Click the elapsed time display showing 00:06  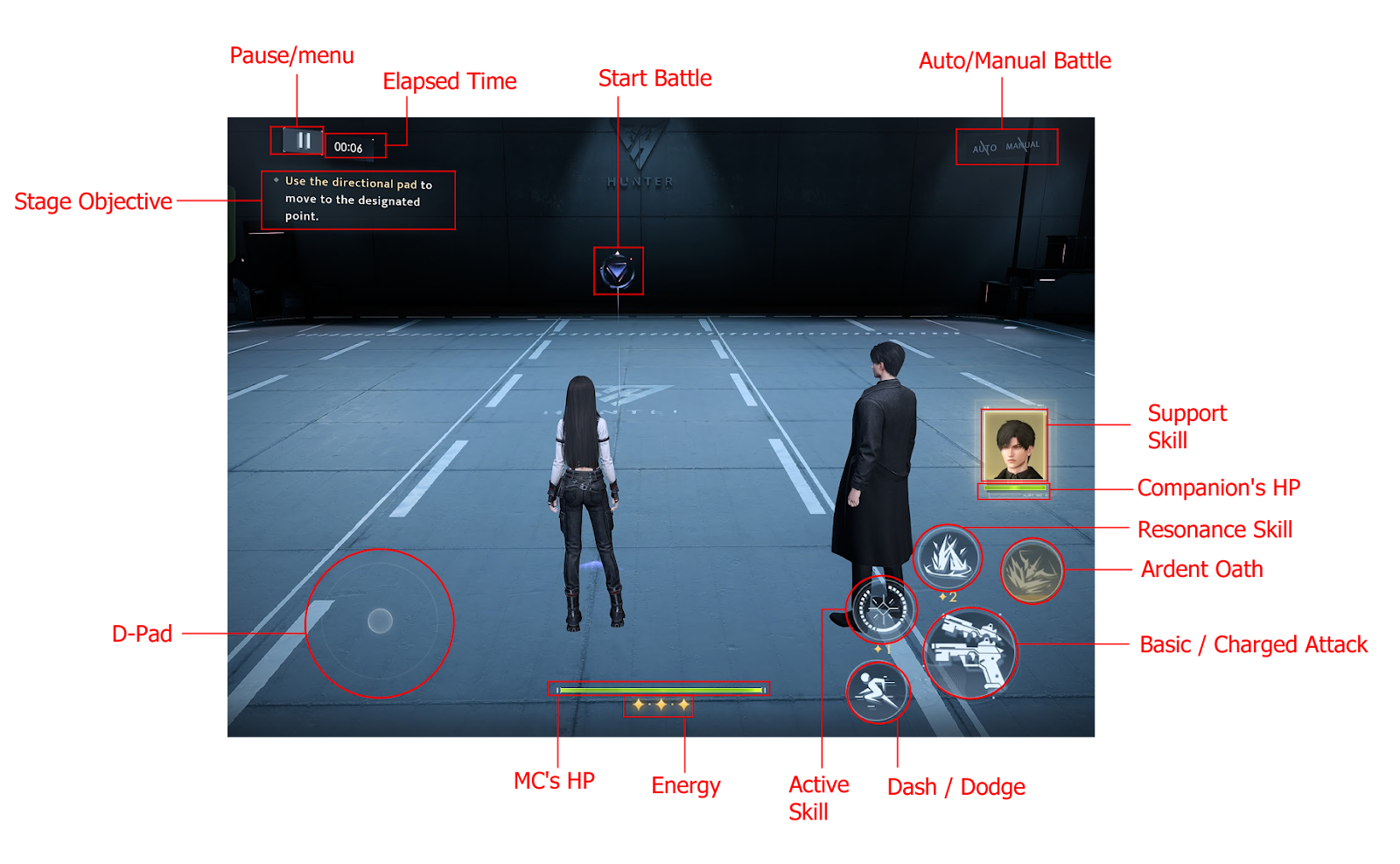(350, 145)
